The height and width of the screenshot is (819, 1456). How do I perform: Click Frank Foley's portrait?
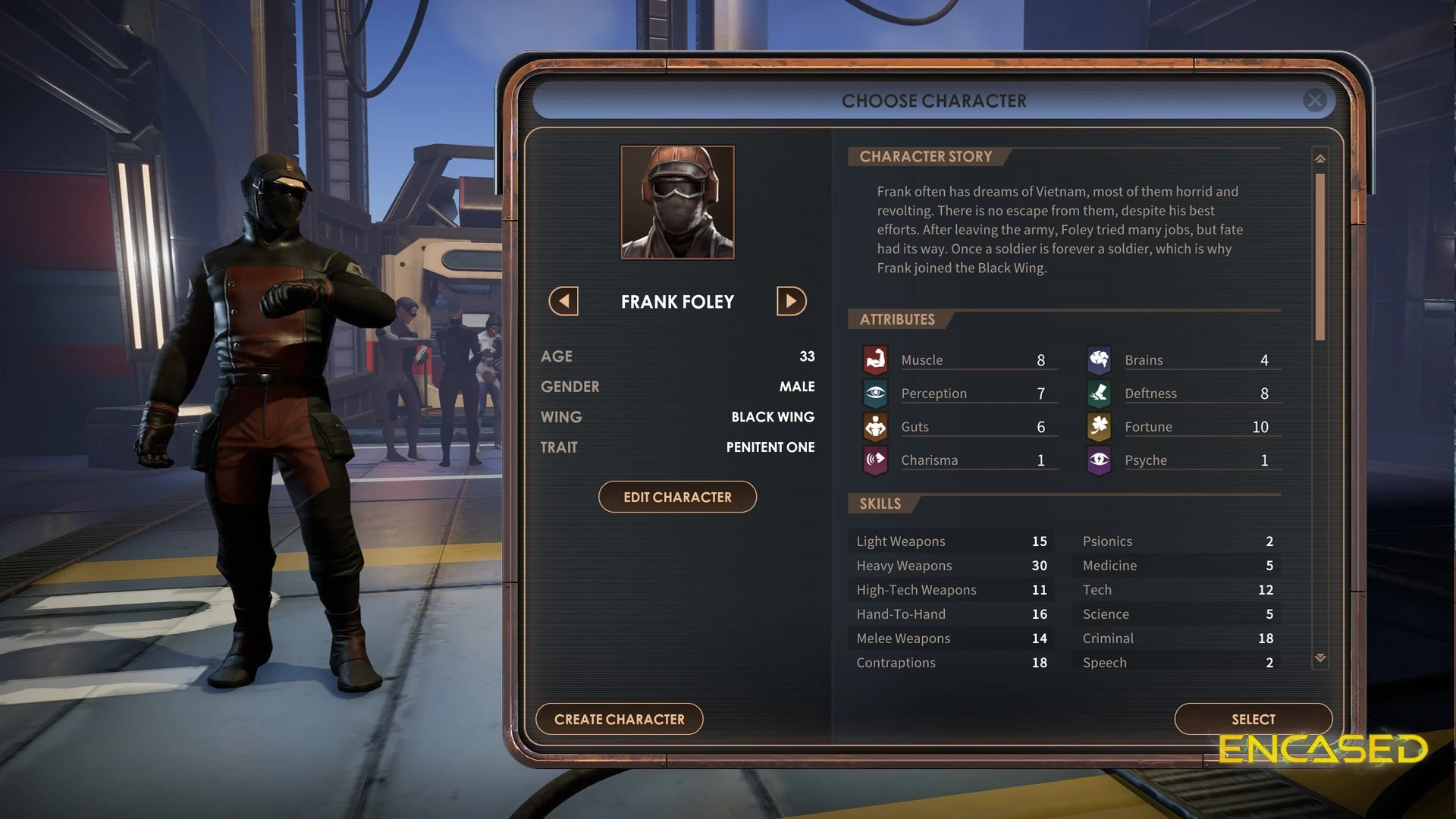point(677,202)
